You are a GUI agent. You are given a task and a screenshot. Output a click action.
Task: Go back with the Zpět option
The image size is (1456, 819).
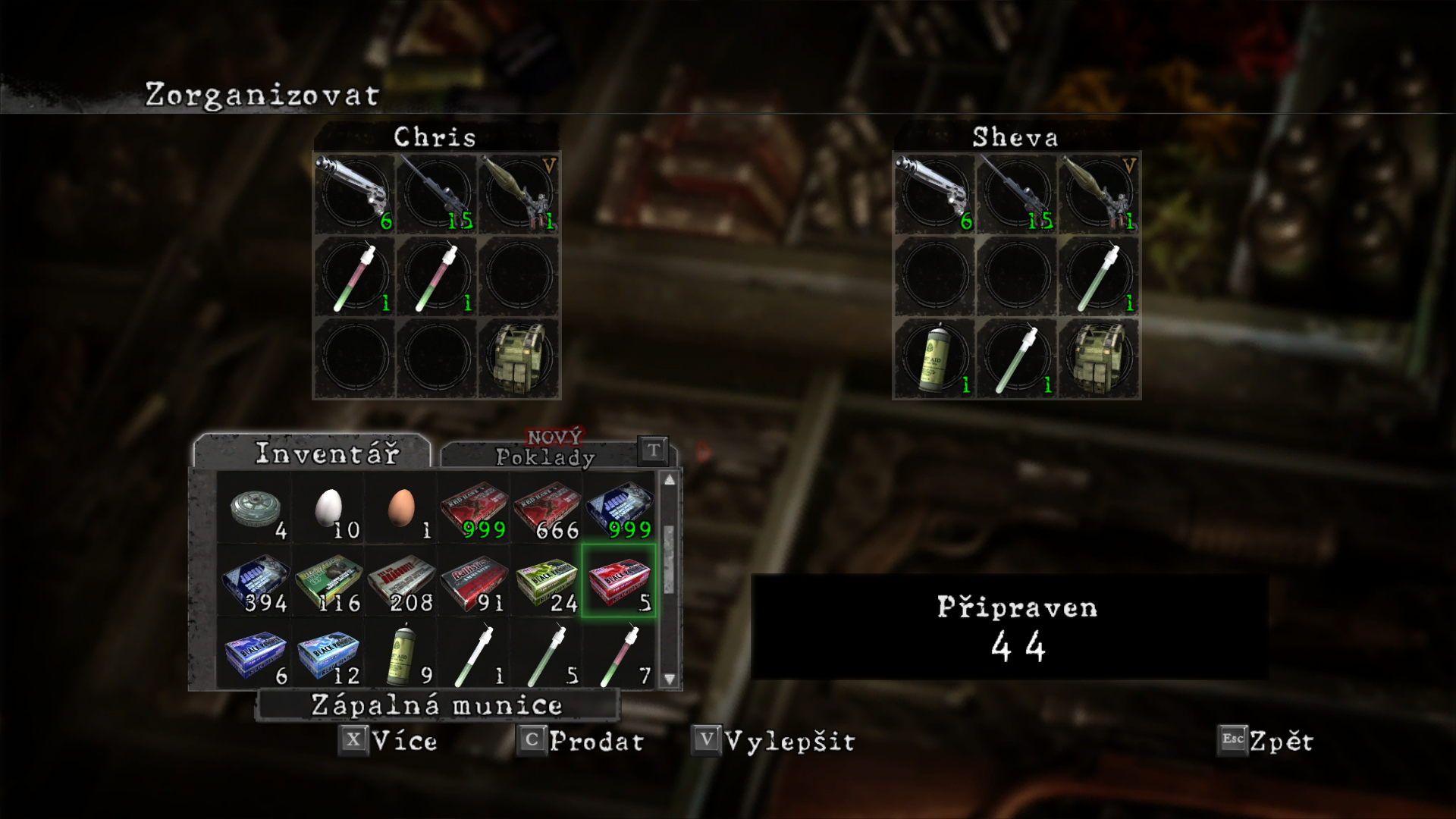point(1266,741)
